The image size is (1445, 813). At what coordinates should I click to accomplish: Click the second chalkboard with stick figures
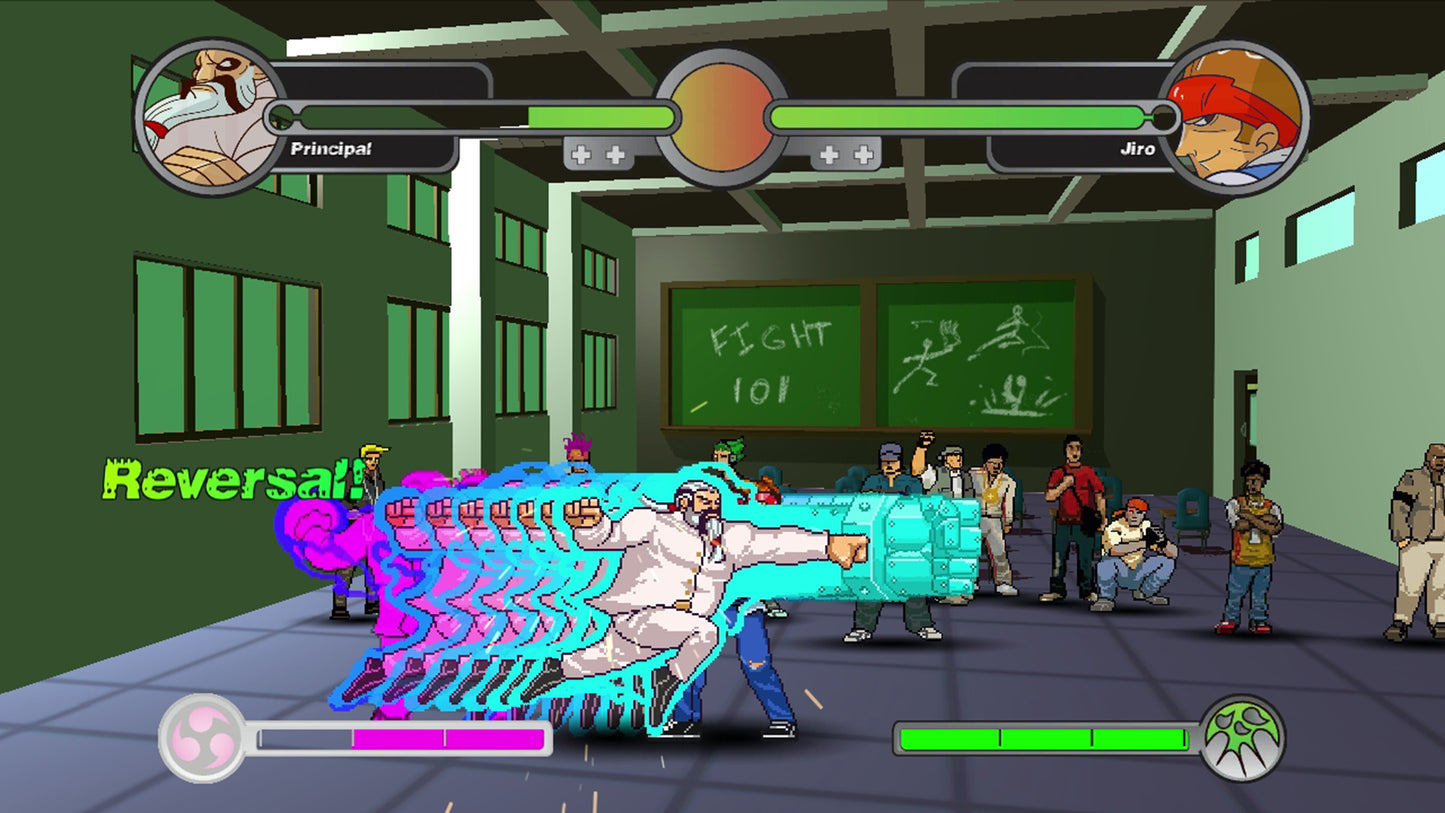pos(975,355)
